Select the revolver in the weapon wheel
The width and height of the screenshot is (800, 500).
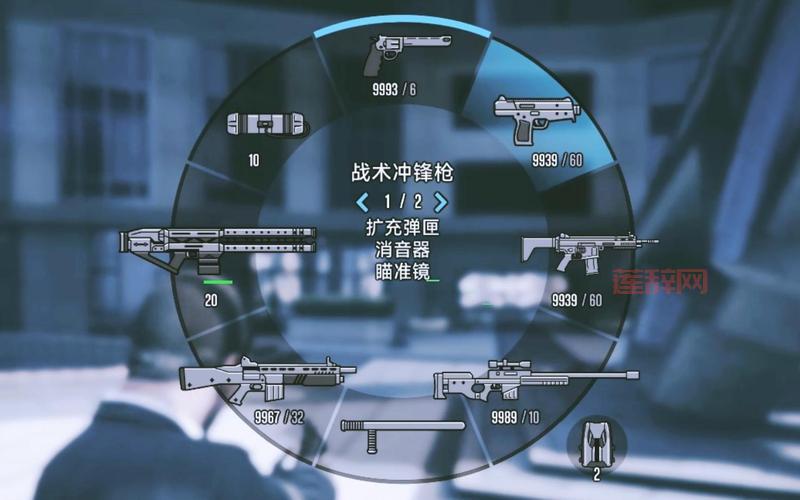404,55
